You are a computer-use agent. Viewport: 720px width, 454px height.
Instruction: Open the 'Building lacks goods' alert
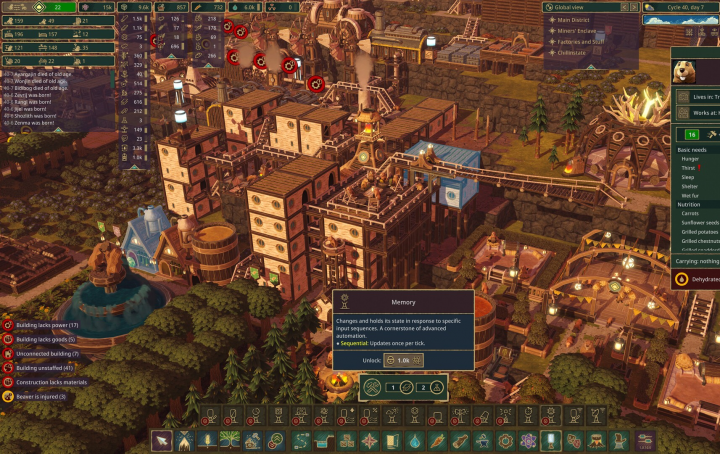click(x=44, y=339)
